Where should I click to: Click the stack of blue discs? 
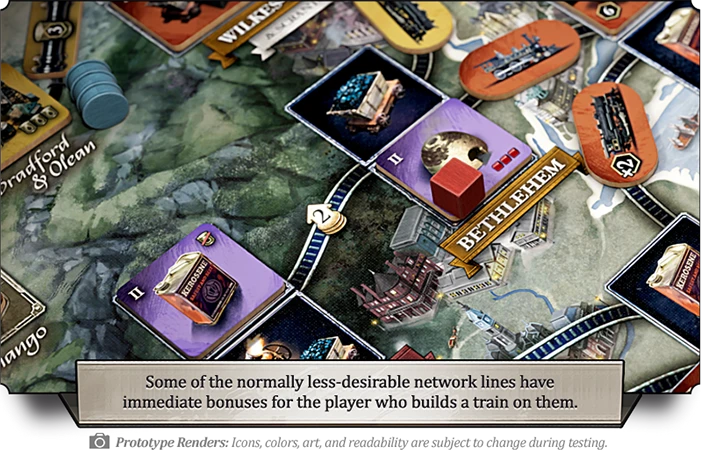tap(97, 92)
